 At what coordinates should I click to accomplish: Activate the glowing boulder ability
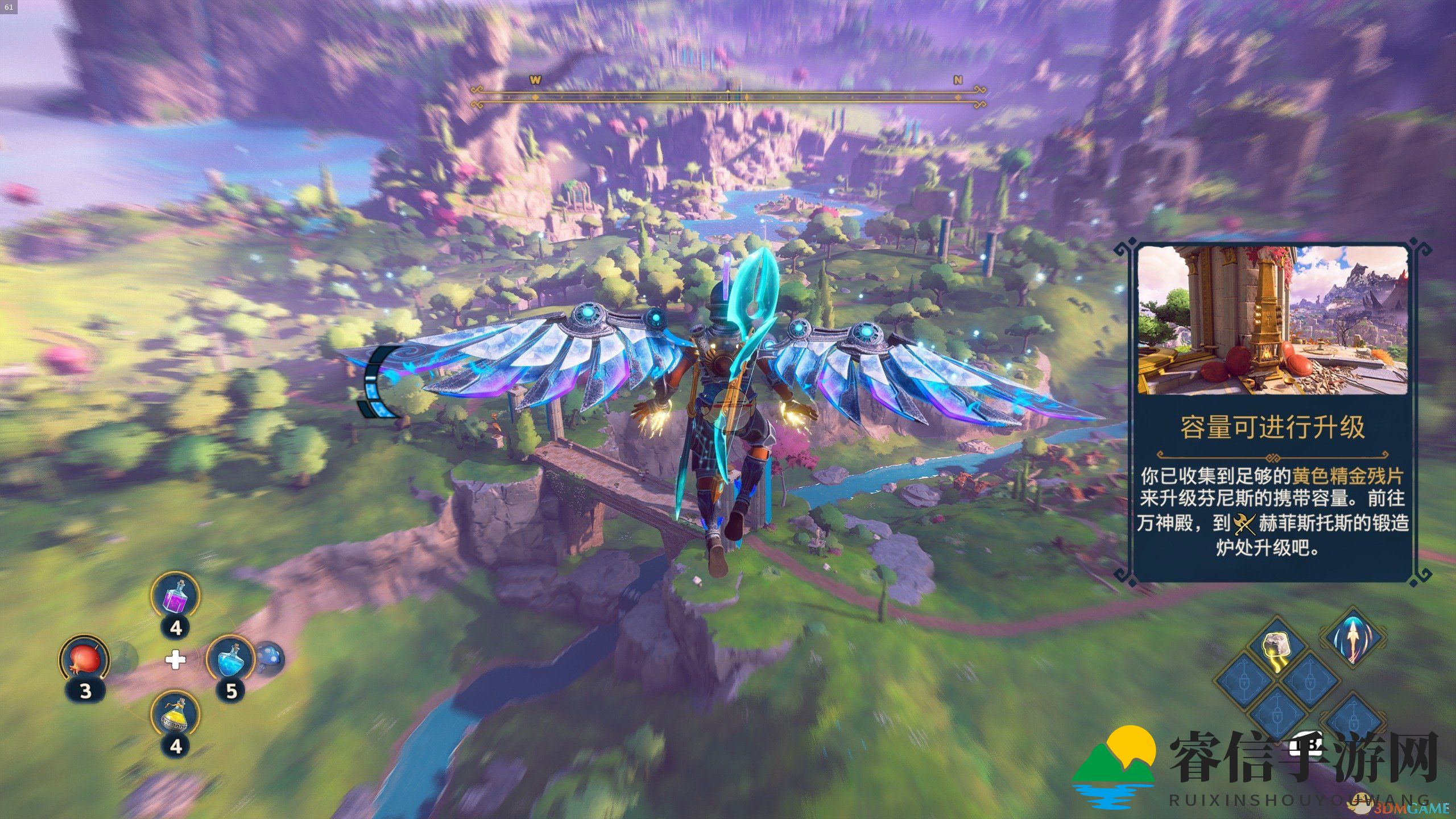[x=1276, y=648]
